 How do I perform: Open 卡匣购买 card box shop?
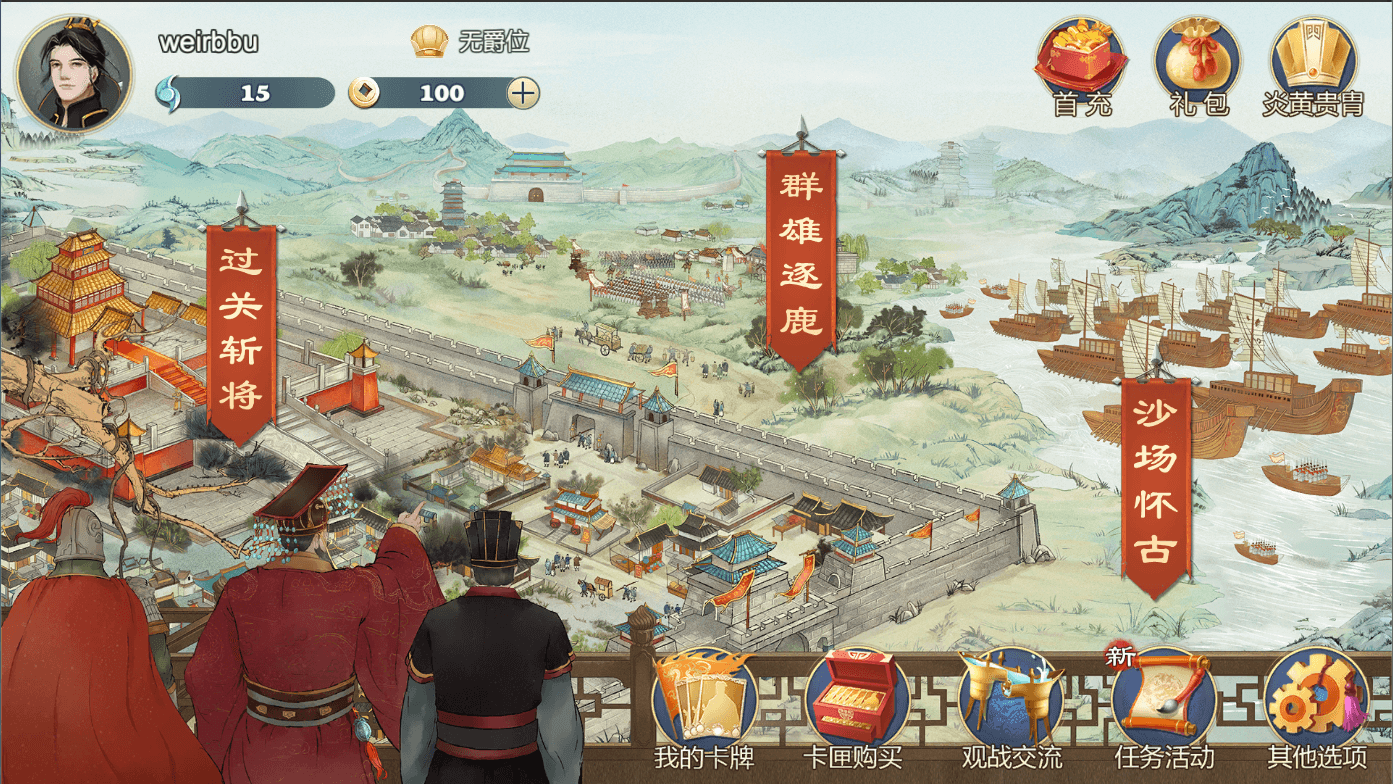coord(856,704)
